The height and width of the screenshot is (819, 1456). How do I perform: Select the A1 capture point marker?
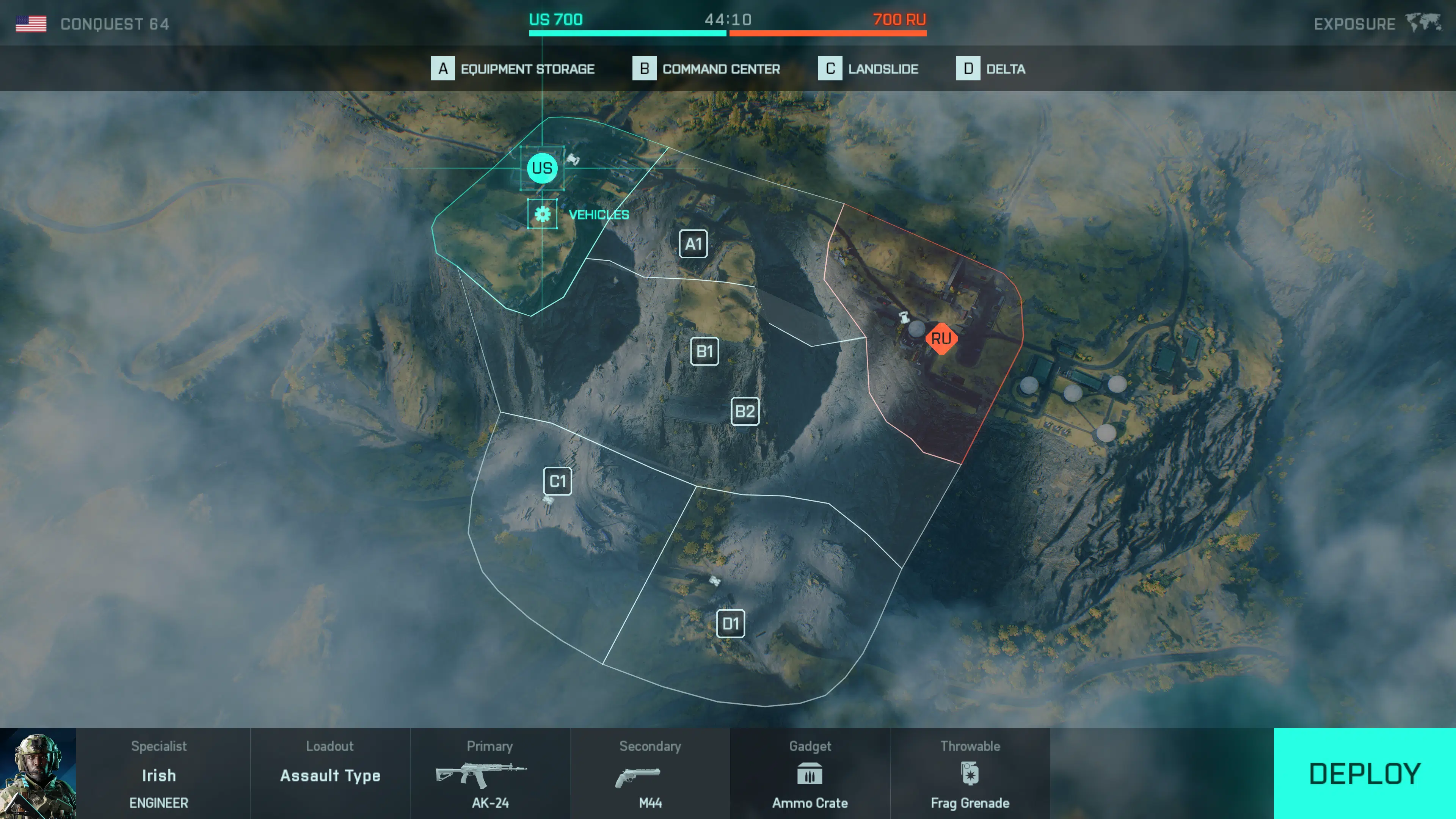[693, 244]
